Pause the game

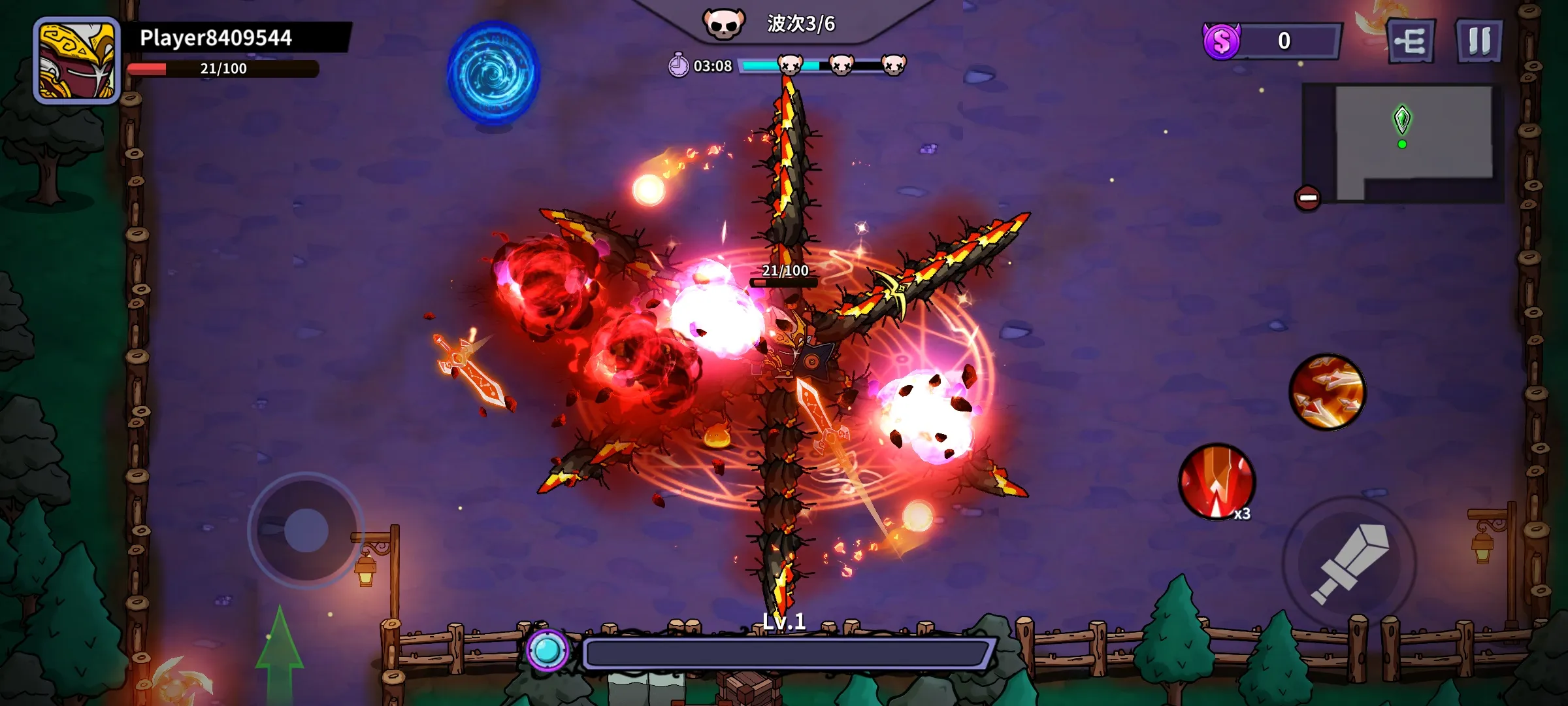[1479, 41]
